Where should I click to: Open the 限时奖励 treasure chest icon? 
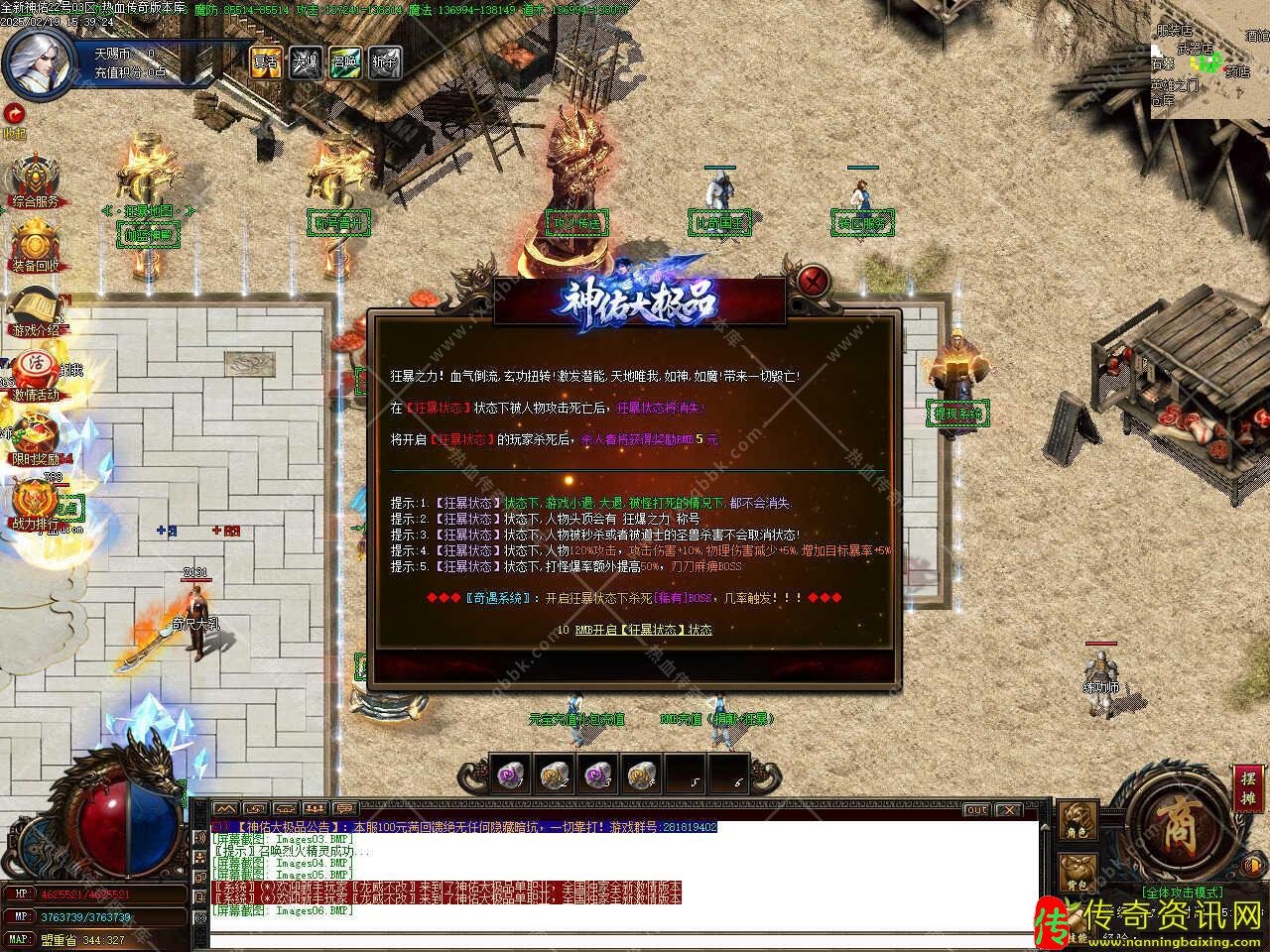tap(36, 438)
